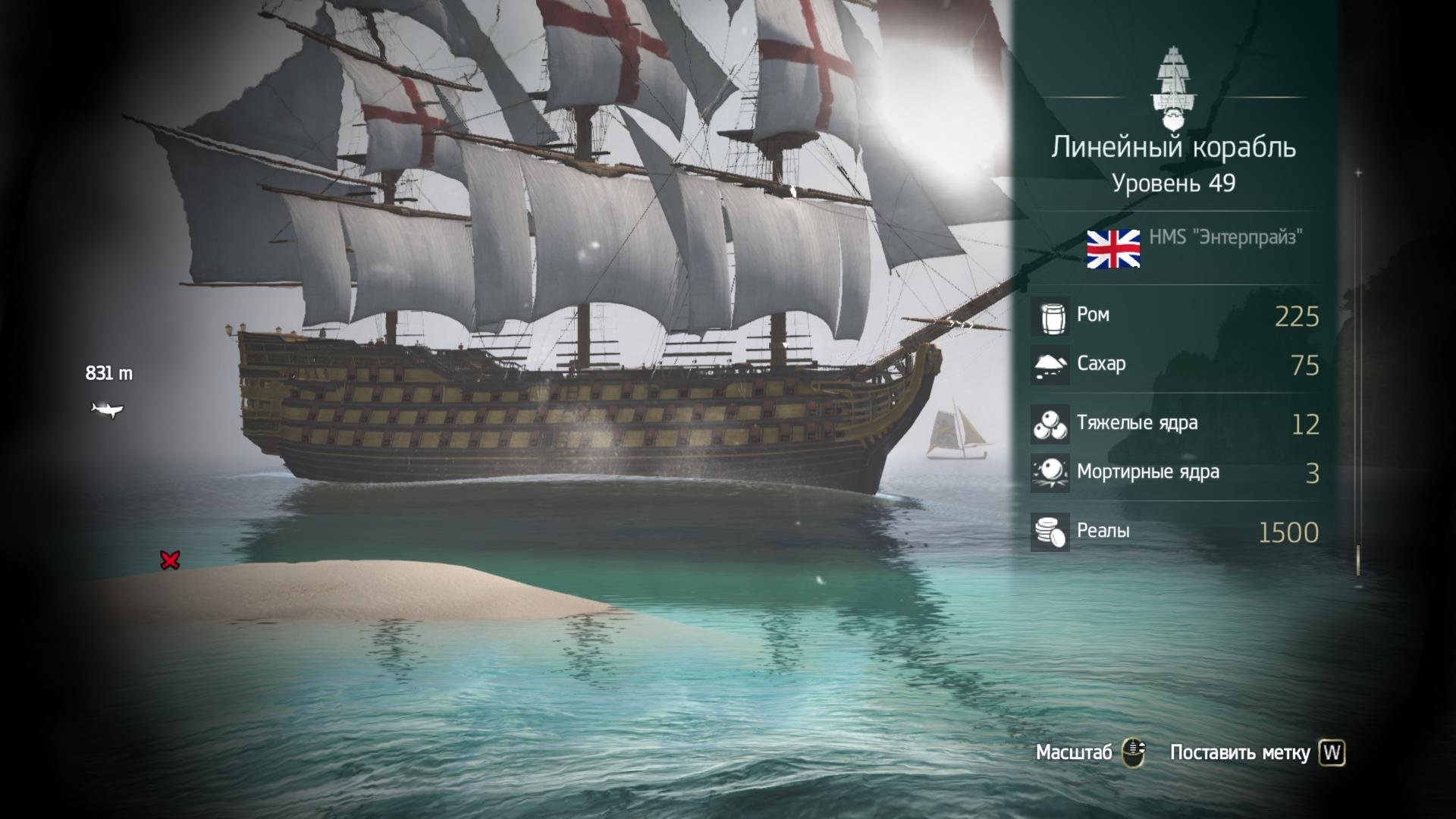Select the Реалы reward row

pos(1175,532)
